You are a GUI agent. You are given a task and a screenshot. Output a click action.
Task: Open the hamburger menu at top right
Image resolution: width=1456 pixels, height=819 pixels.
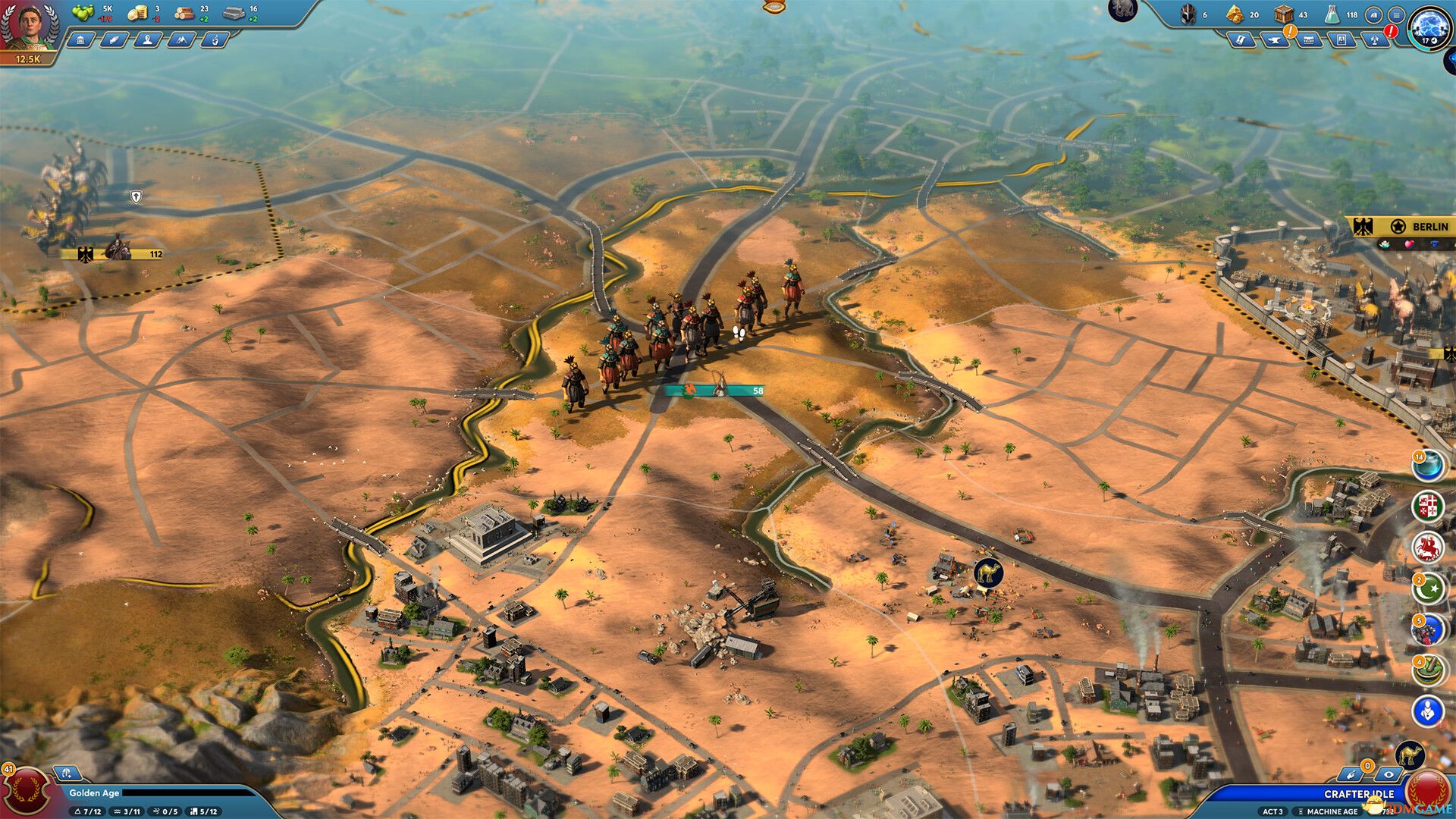click(x=1396, y=15)
